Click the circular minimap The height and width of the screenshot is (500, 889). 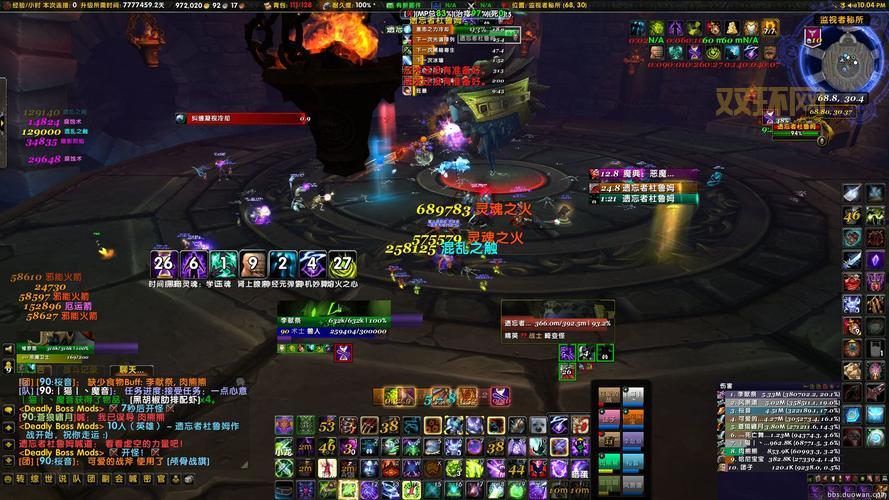[x=840, y=60]
